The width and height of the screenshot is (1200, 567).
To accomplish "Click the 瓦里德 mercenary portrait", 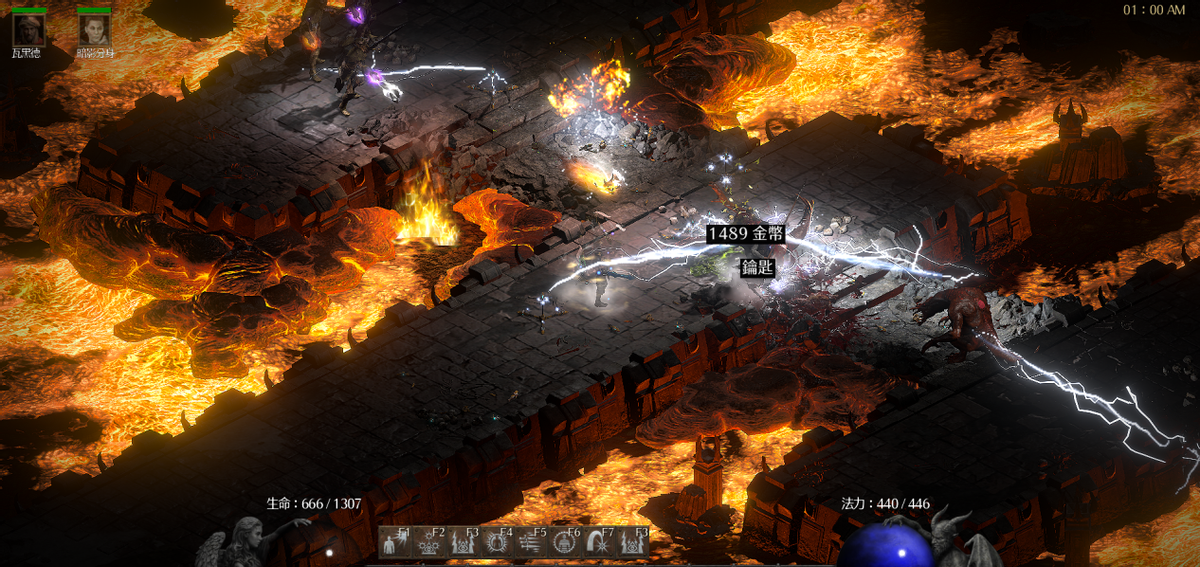I will [28, 29].
